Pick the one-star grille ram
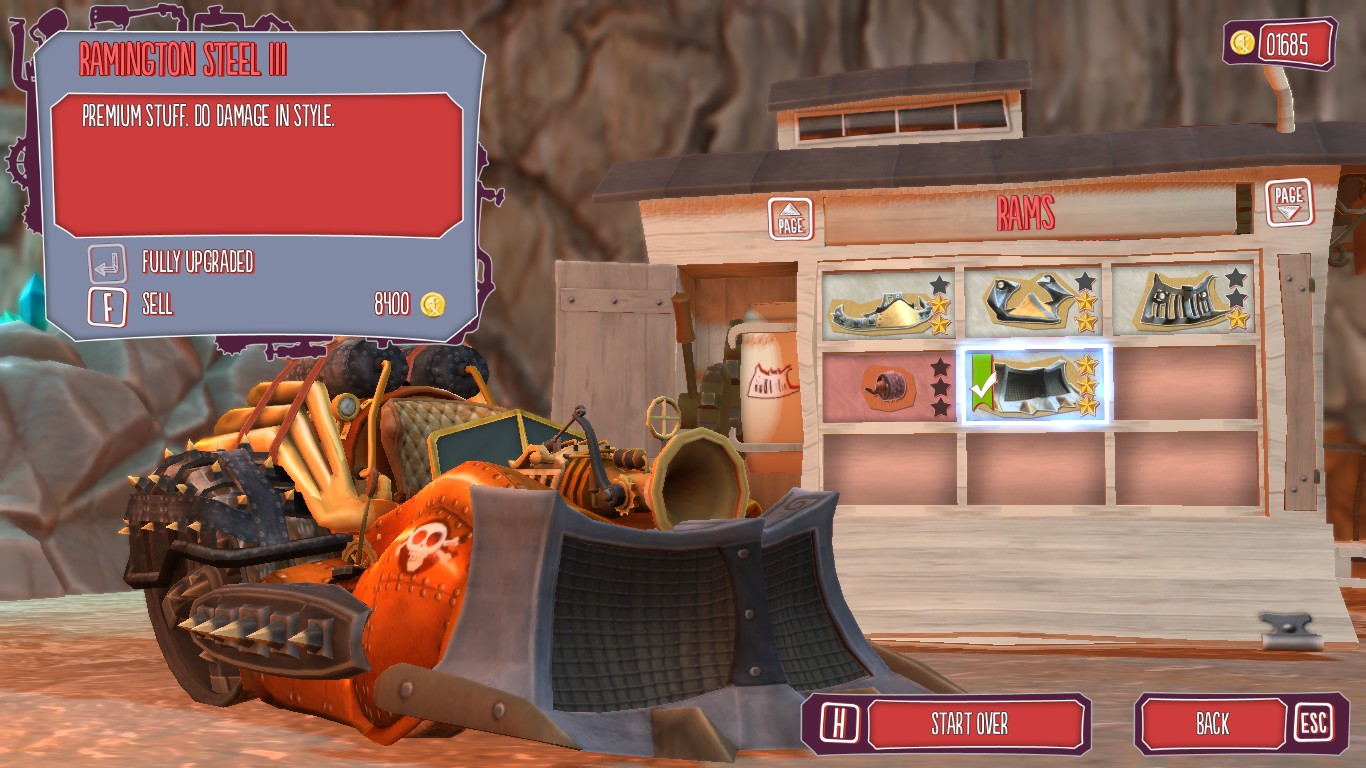 tap(1183, 301)
